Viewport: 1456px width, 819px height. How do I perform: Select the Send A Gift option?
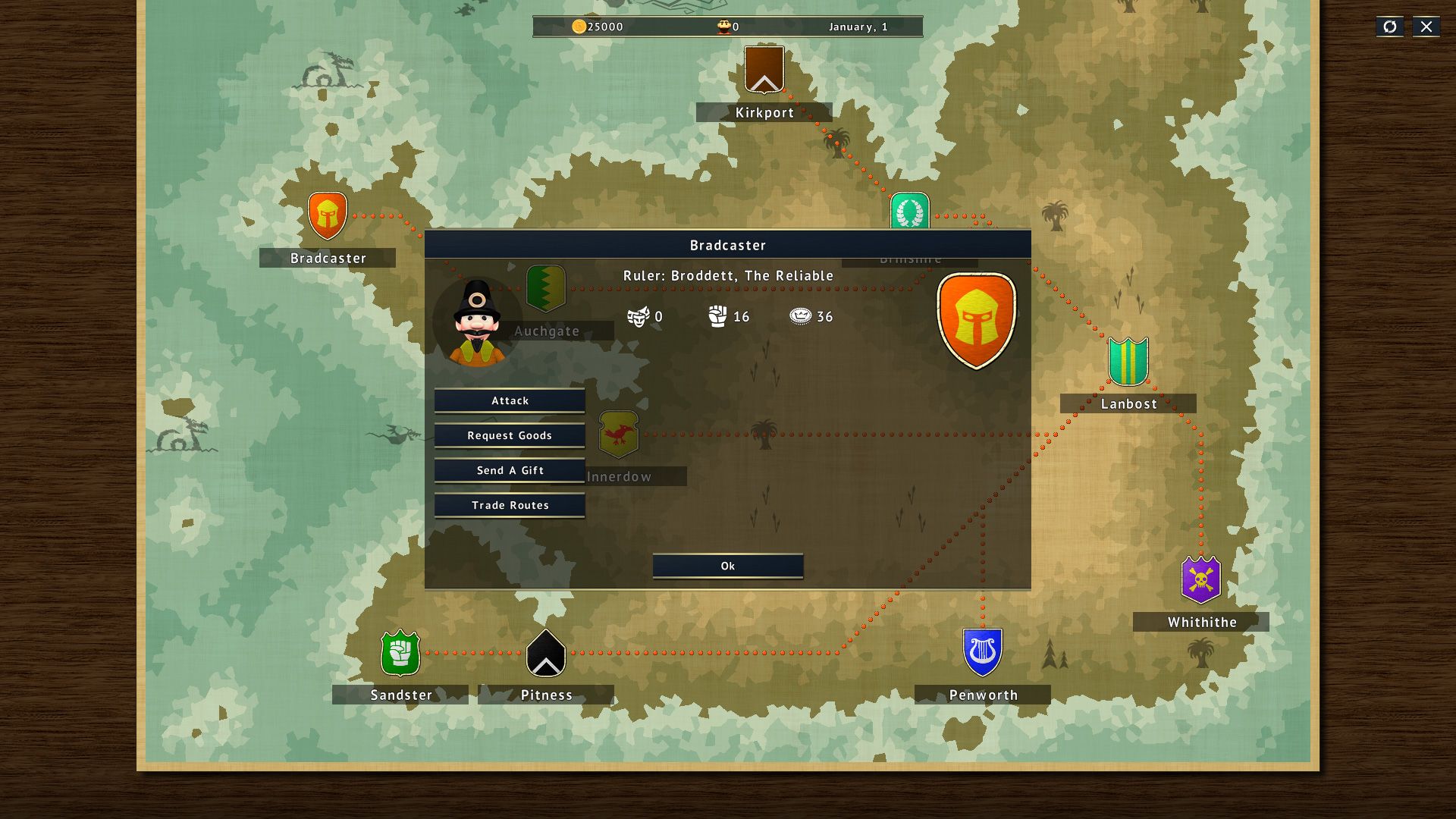click(510, 470)
